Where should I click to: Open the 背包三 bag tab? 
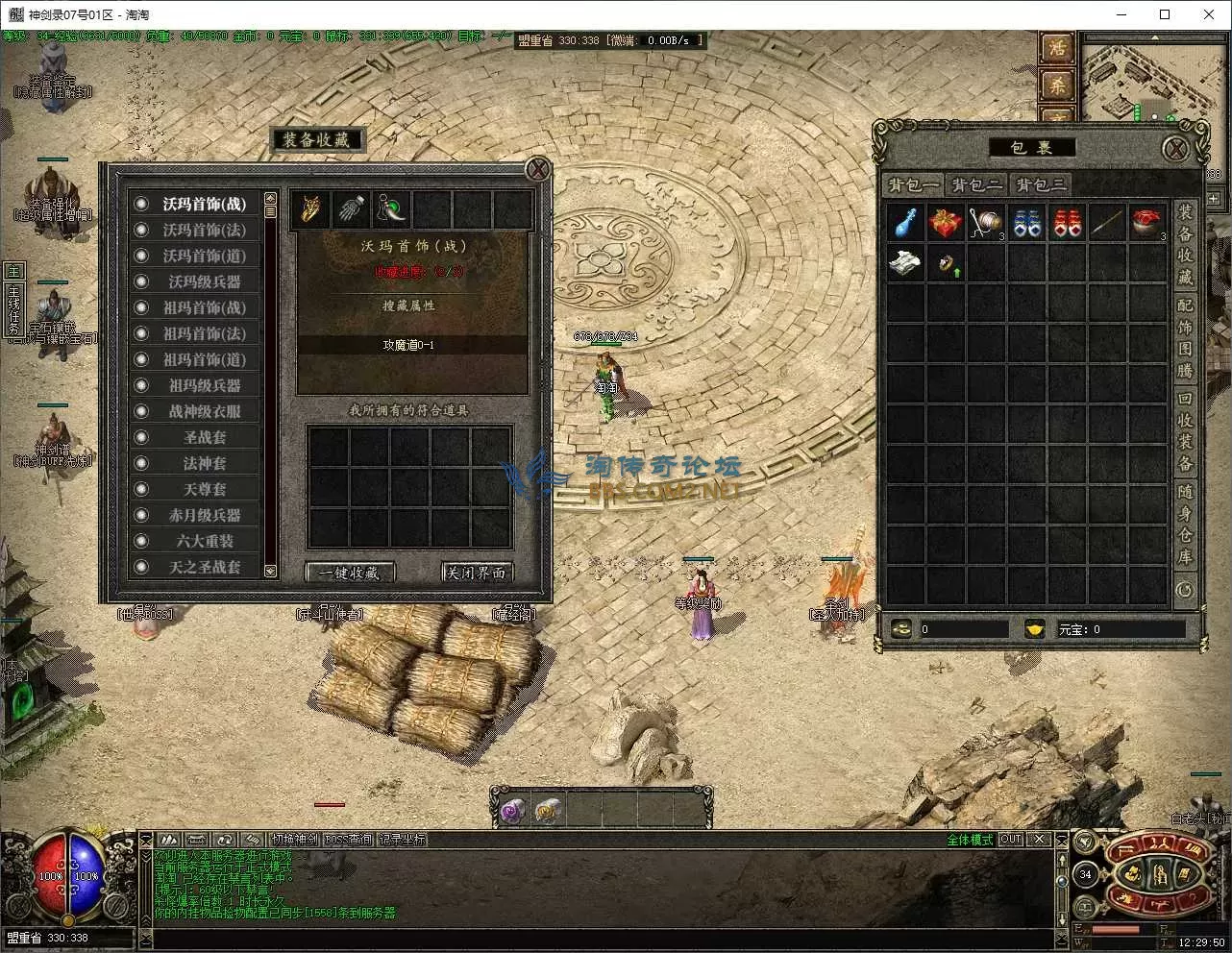[x=1041, y=185]
